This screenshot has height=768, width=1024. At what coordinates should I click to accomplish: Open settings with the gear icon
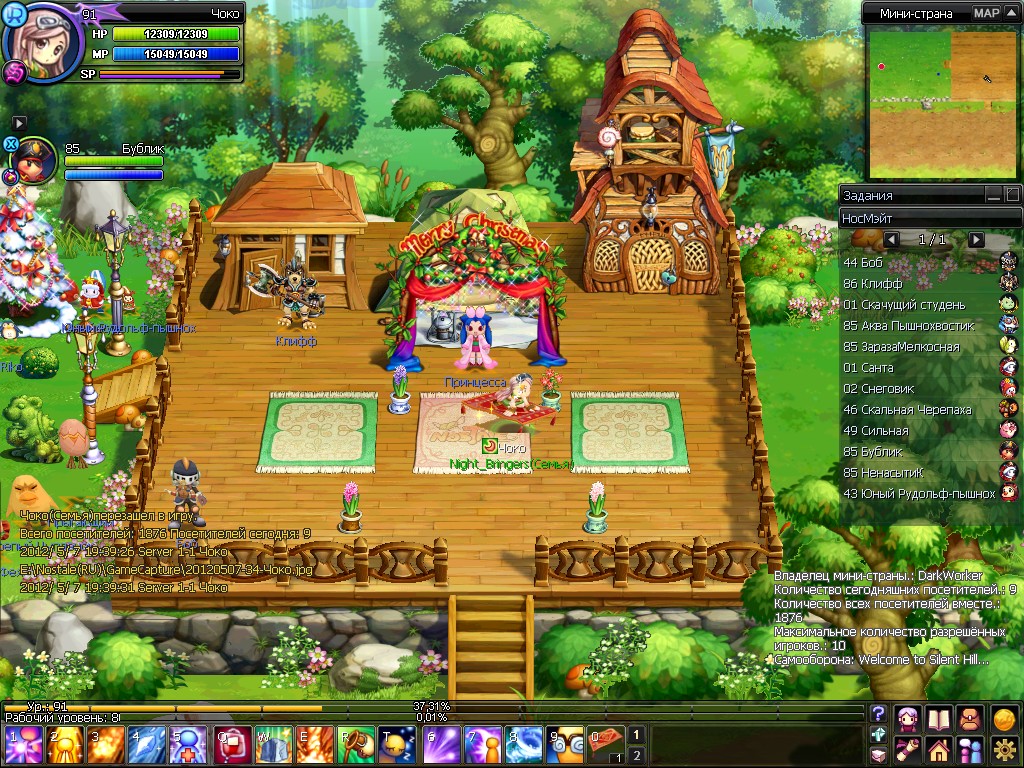tap(1004, 749)
